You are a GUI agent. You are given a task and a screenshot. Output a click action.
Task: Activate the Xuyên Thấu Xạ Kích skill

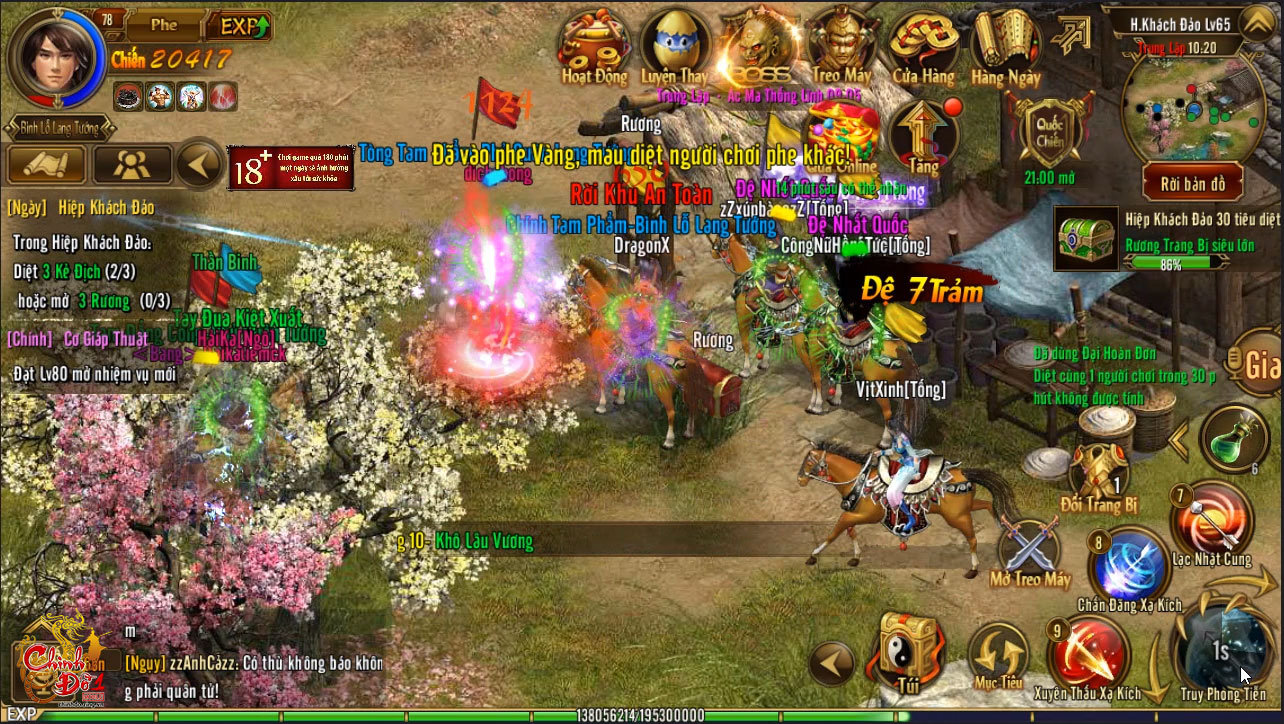click(x=1087, y=655)
